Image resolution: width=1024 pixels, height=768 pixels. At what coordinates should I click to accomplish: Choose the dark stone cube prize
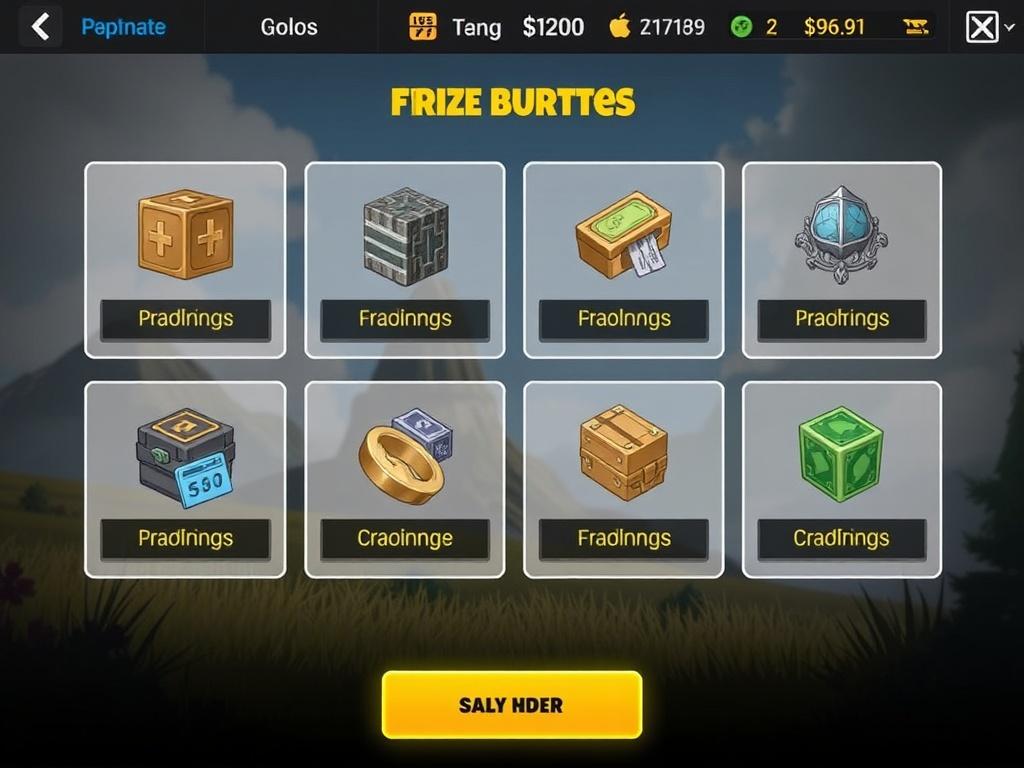click(405, 236)
